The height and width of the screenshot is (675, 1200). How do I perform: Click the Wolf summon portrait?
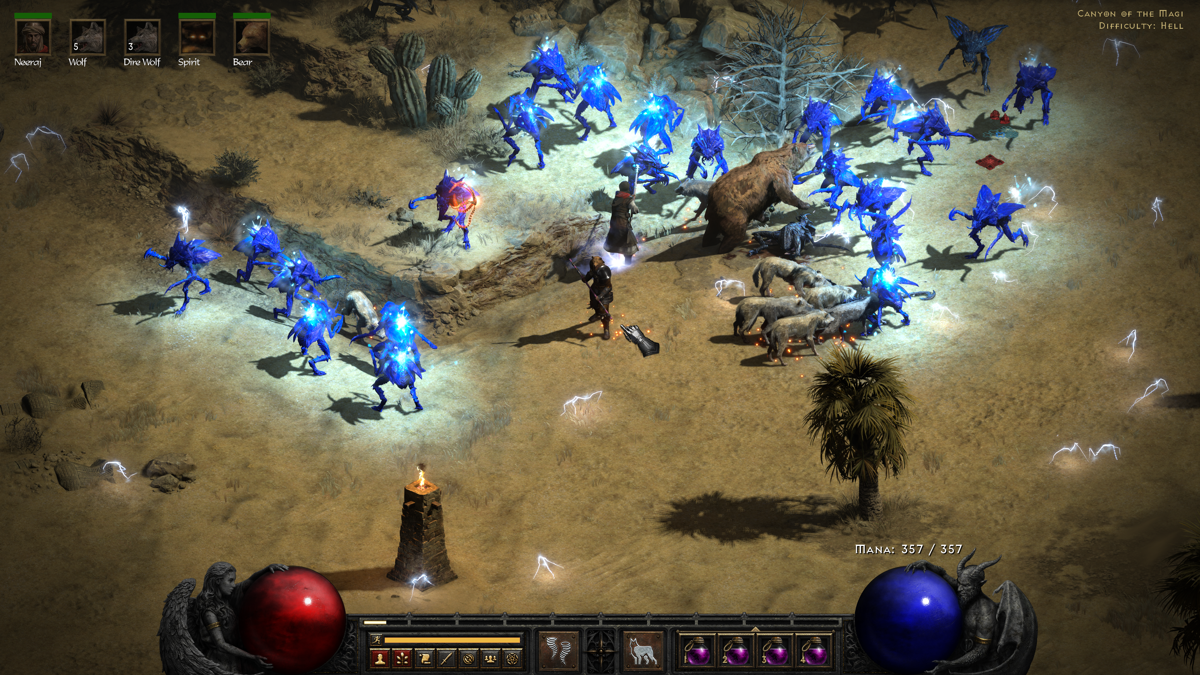pyautogui.click(x=88, y=38)
